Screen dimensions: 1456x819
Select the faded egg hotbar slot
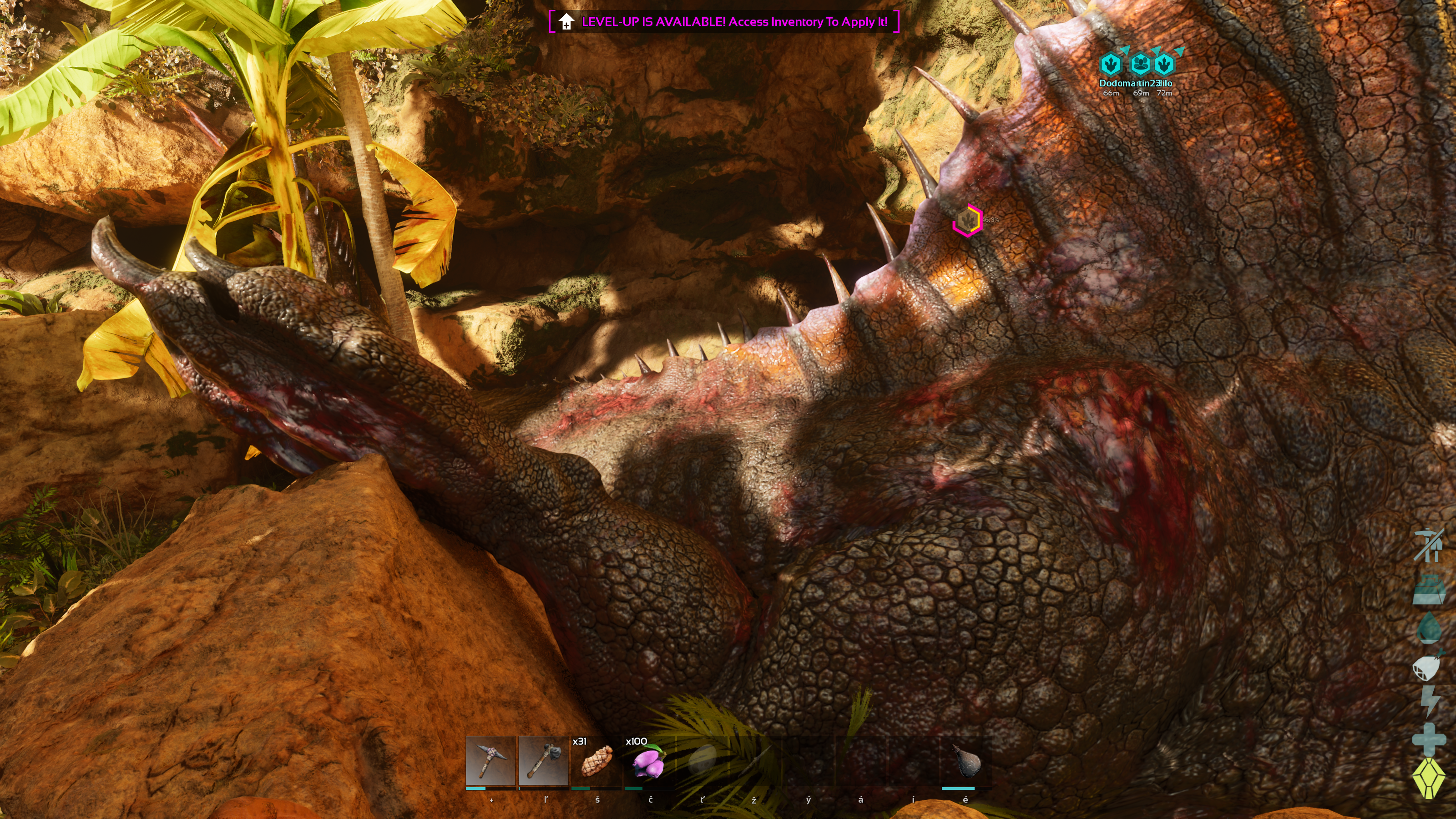click(x=702, y=761)
